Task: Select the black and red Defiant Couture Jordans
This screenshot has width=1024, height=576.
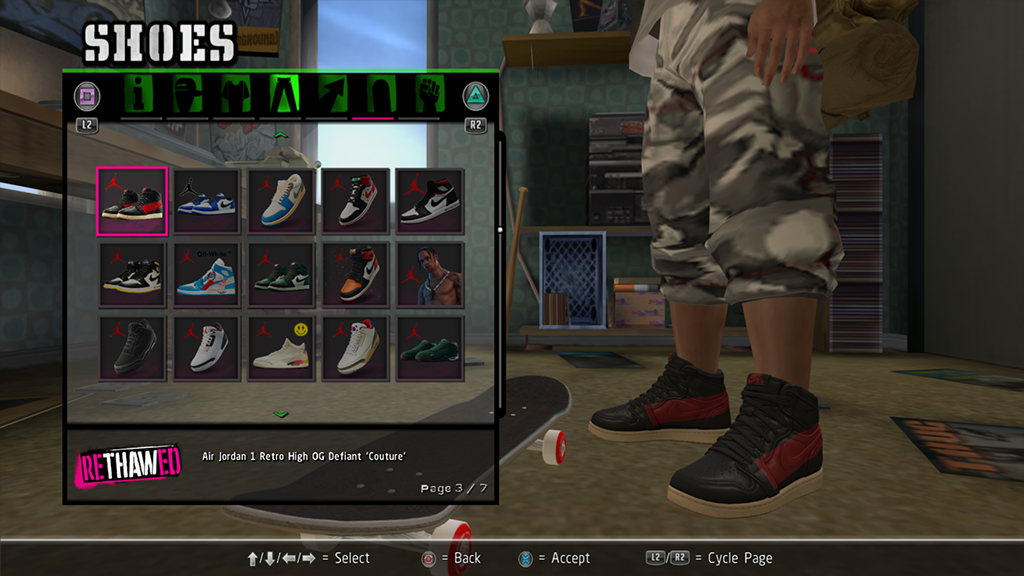Action: (132, 200)
